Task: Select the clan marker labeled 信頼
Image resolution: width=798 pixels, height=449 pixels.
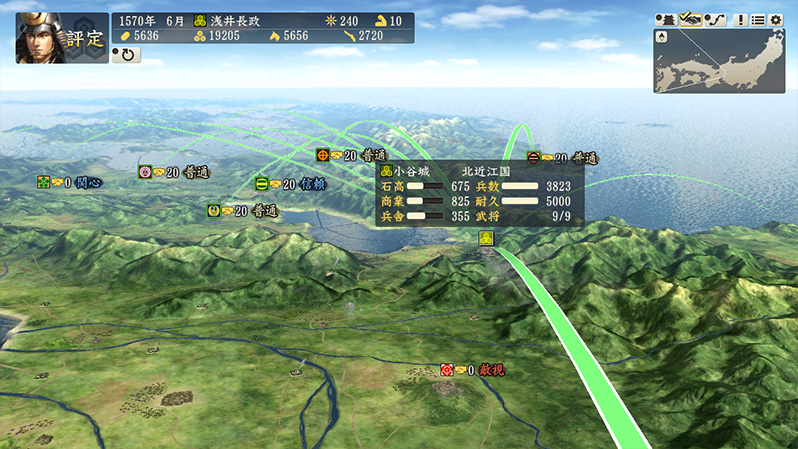Action: coord(262,184)
